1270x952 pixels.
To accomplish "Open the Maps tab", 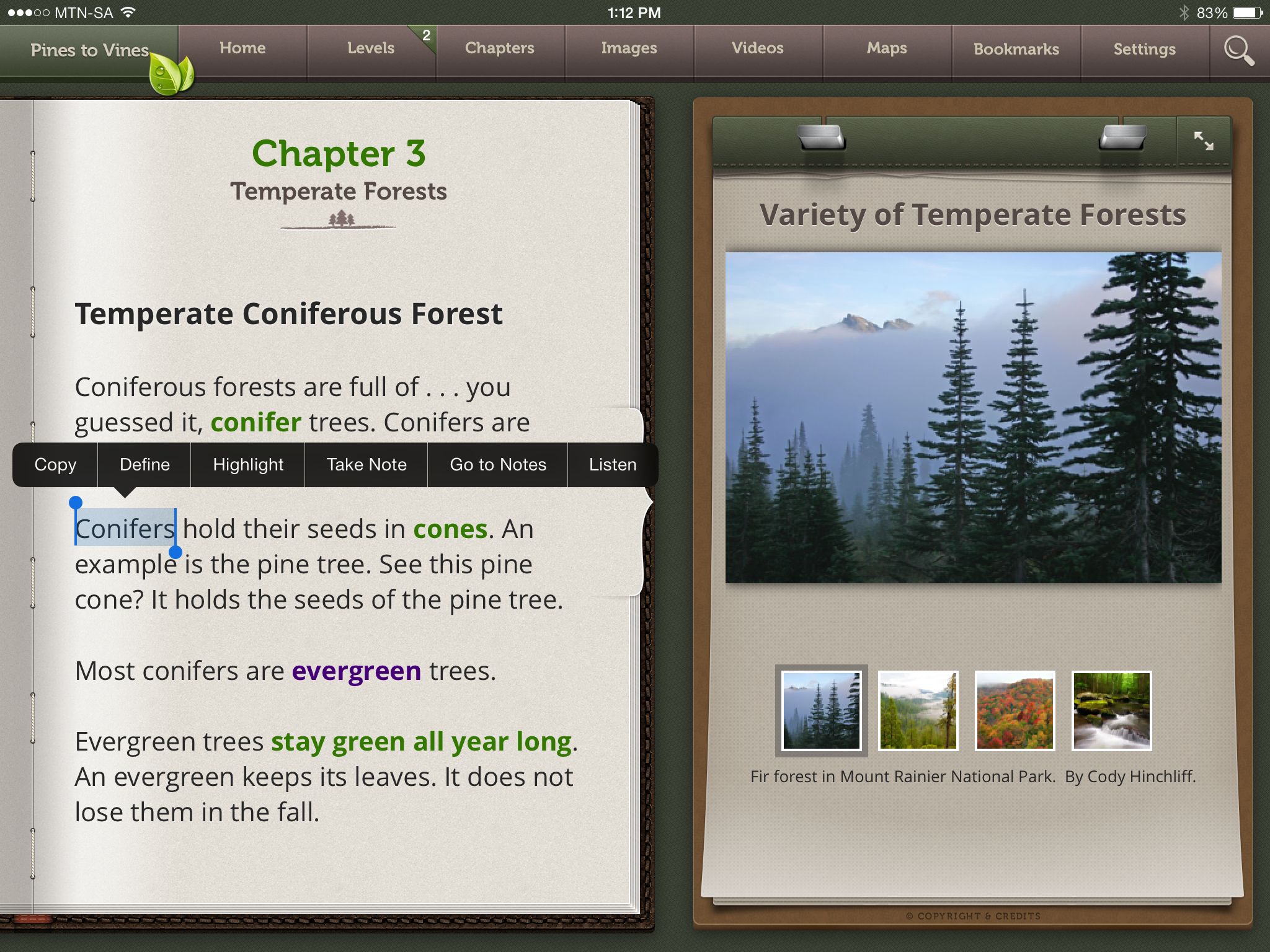I will 887,48.
